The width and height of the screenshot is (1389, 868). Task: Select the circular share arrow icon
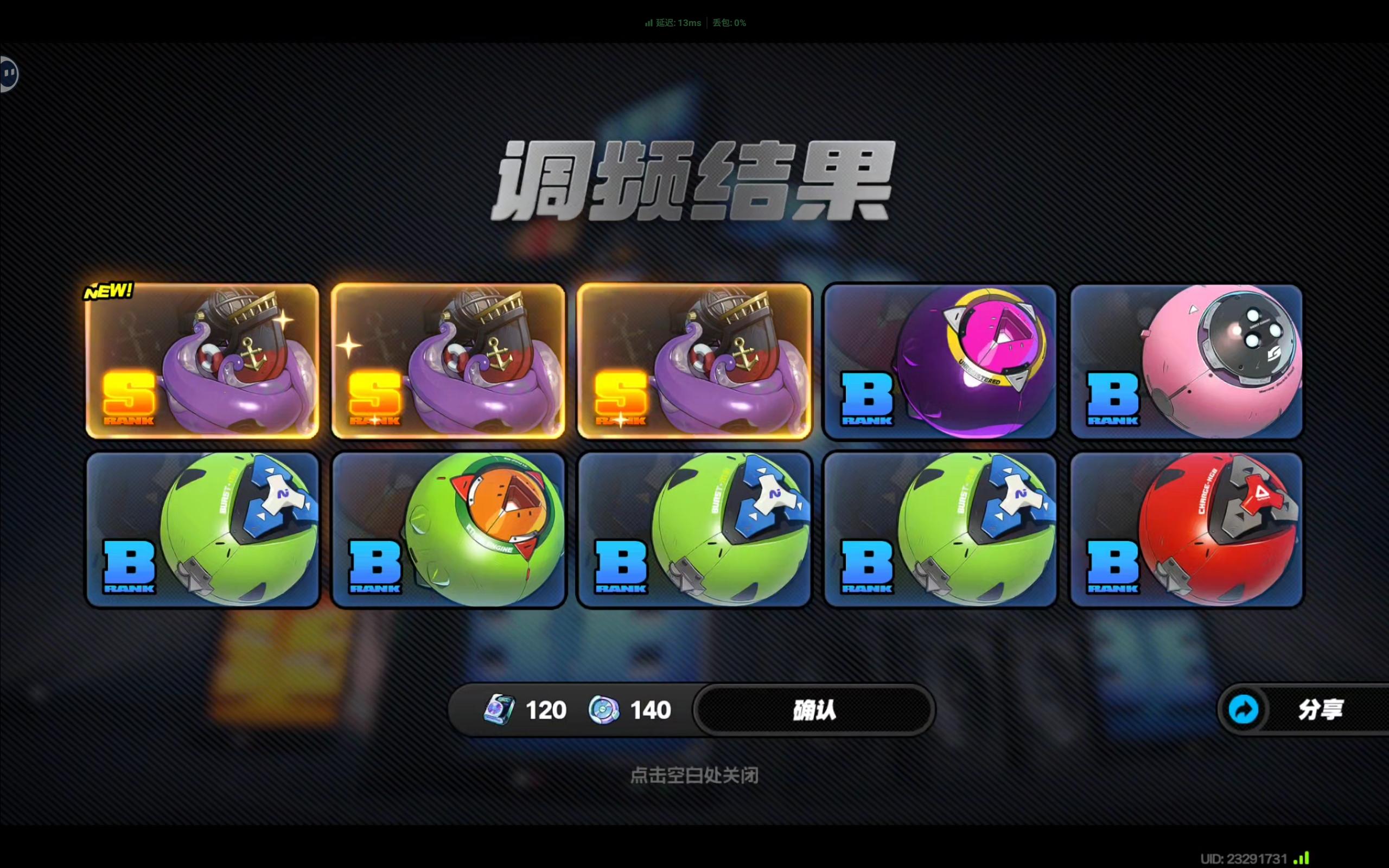coord(1243,710)
